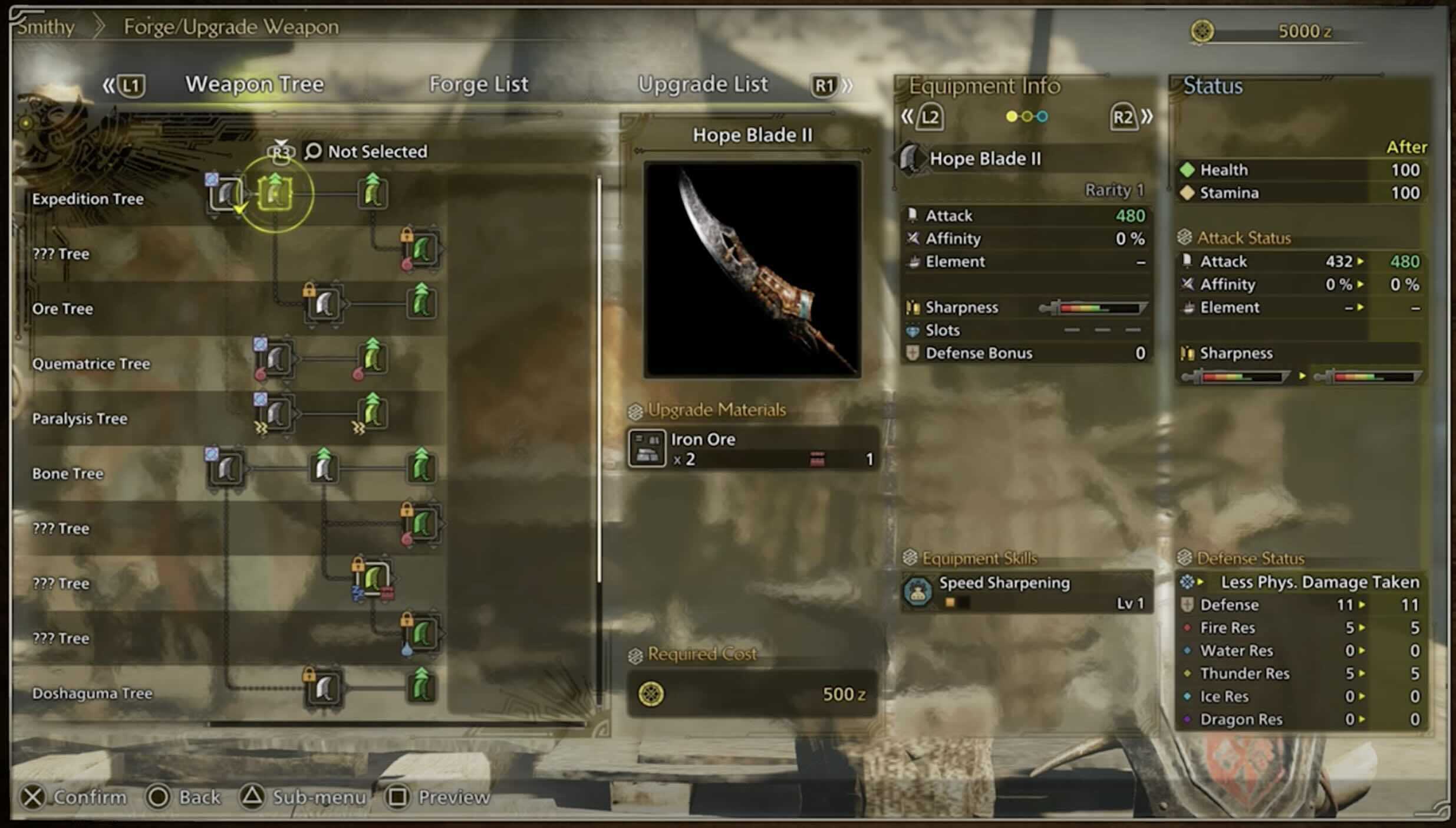This screenshot has height=828, width=1456.
Task: Pick the first Paralysis Tree weapon node
Action: click(276, 413)
